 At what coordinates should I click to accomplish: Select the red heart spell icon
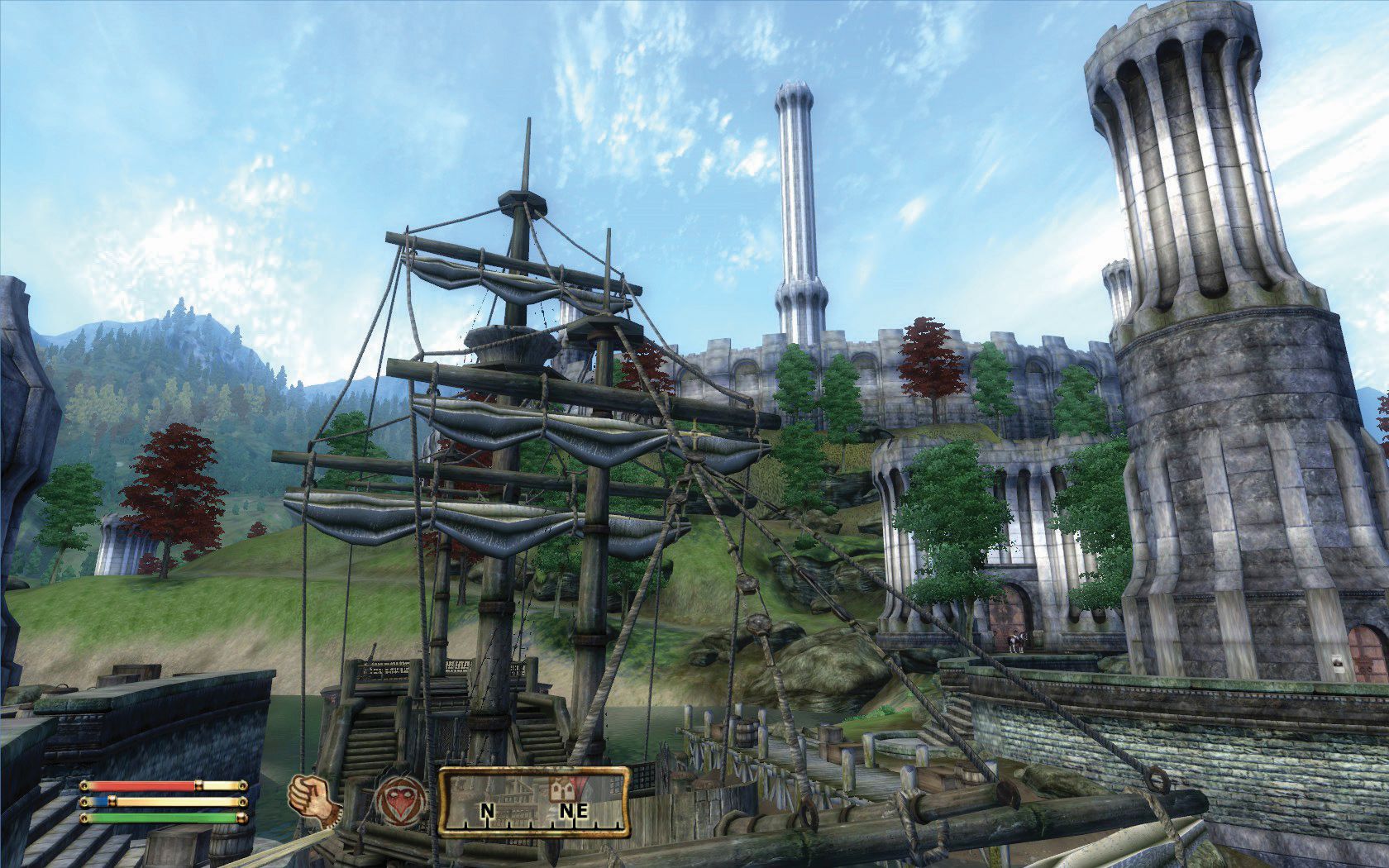click(401, 799)
